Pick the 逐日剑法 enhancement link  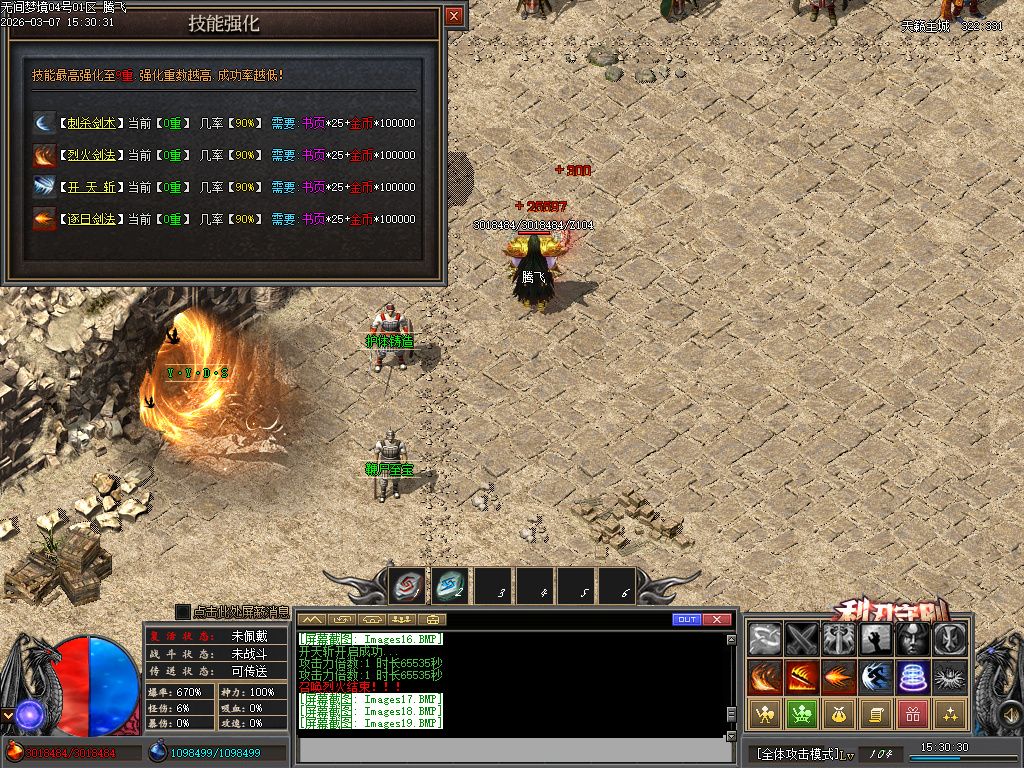tap(92, 219)
